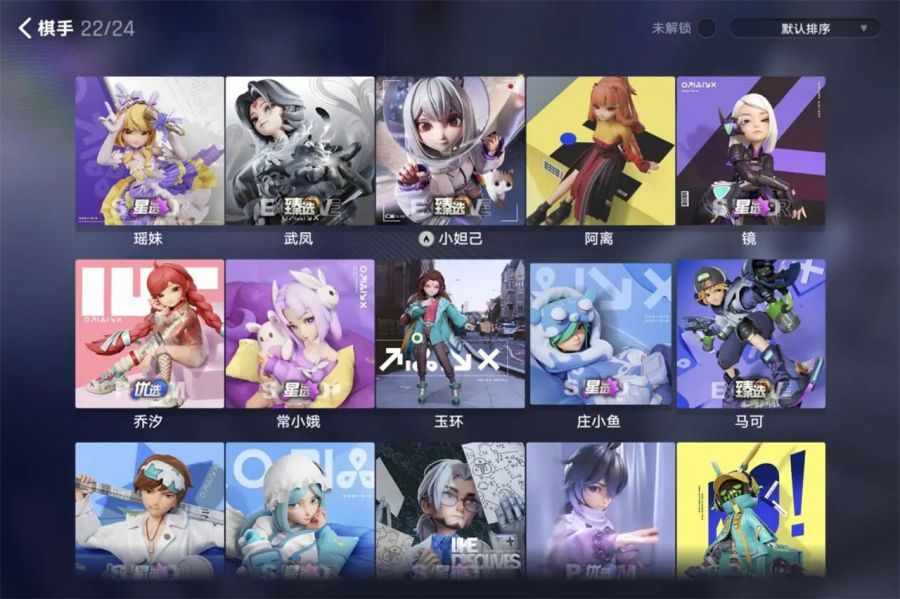Viewport: 900px width, 599px height.
Task: Pick the 阿离 character card
Action: click(600, 151)
